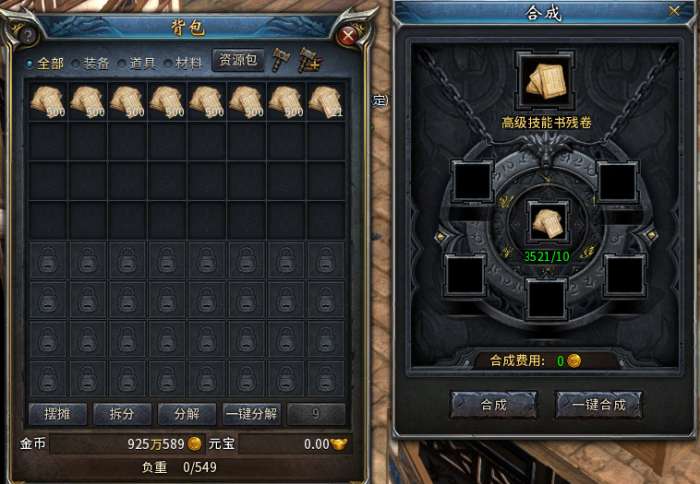700x484 pixels.
Task: Select the 全部 filter
Action: [x=45, y=62]
